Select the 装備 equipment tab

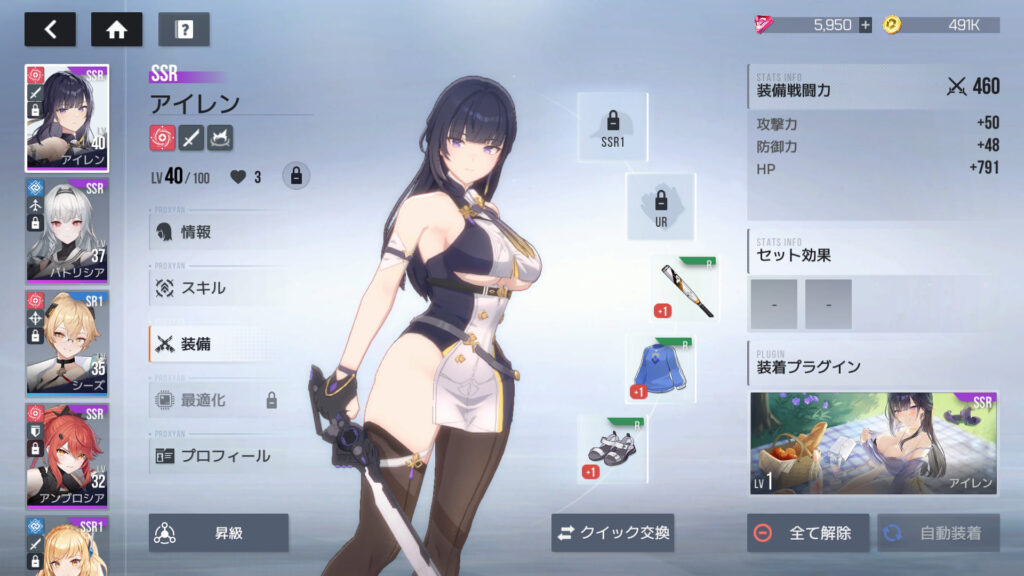[216, 344]
